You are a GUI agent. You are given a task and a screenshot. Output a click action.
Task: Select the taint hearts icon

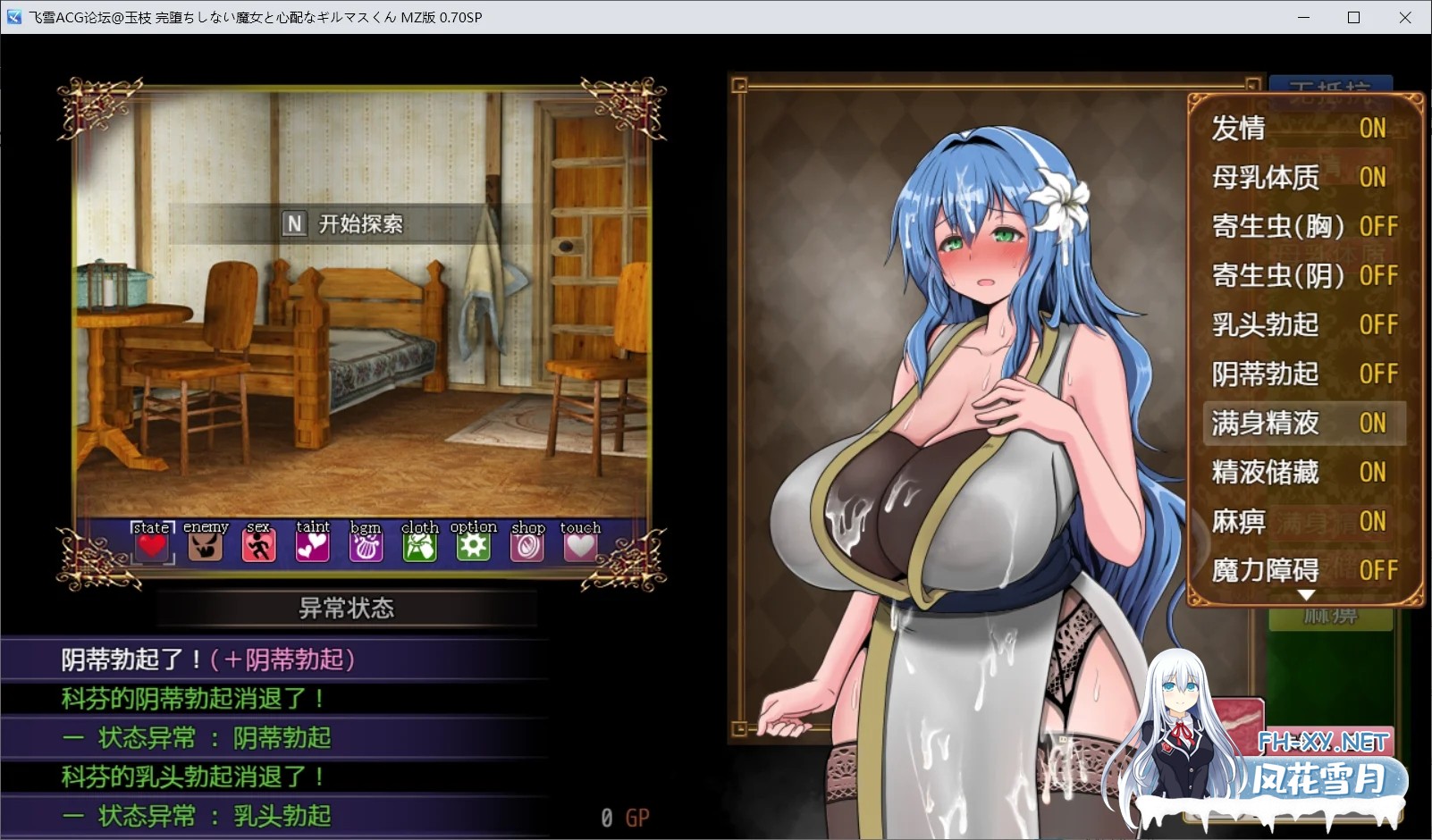(312, 543)
